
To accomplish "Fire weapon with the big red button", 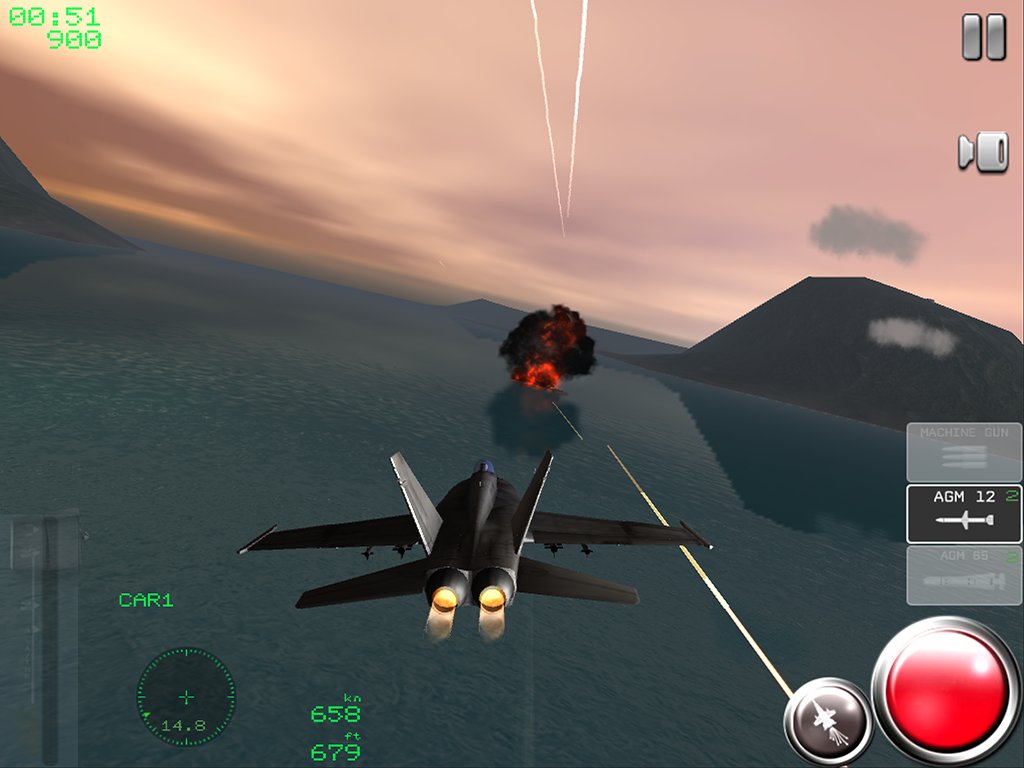I will [x=946, y=692].
